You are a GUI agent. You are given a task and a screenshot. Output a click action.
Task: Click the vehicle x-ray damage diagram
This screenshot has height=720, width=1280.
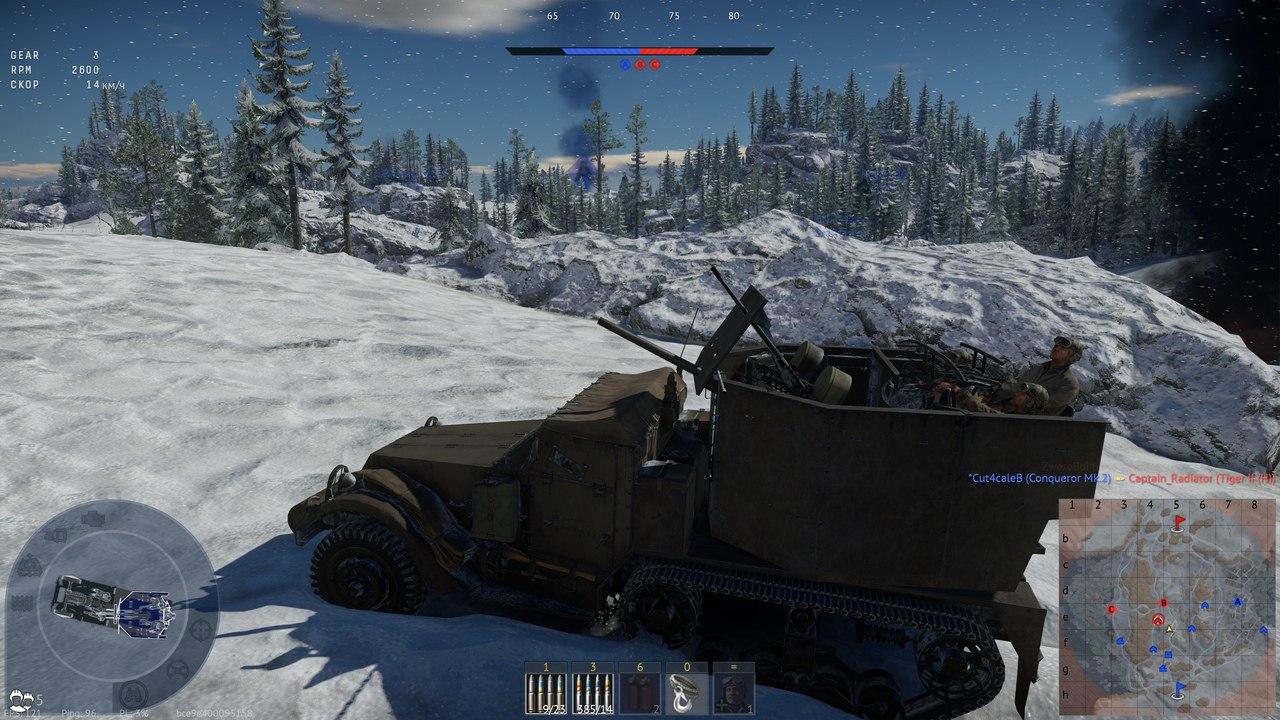[x=111, y=606]
